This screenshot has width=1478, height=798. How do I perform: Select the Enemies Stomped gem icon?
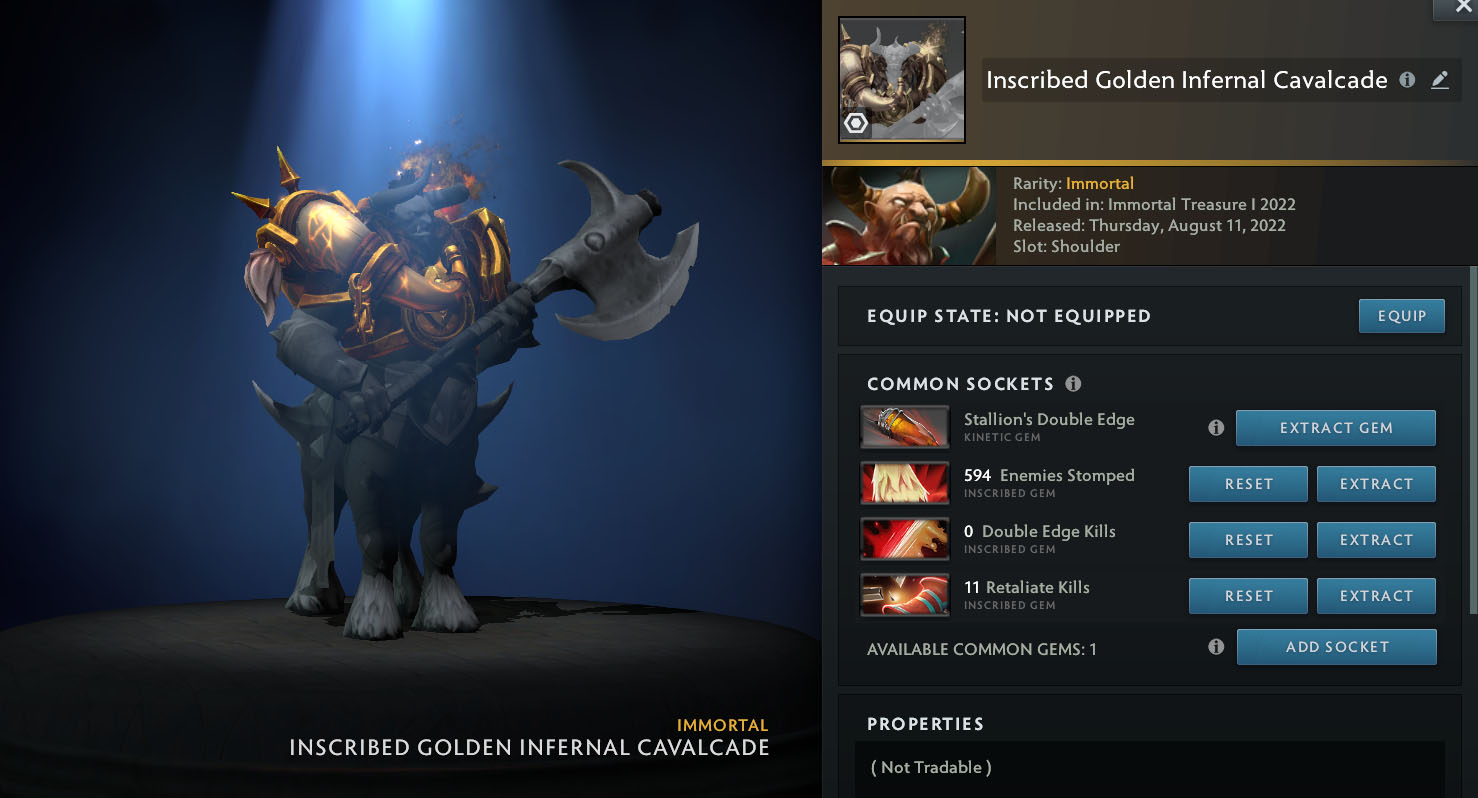[x=904, y=483]
